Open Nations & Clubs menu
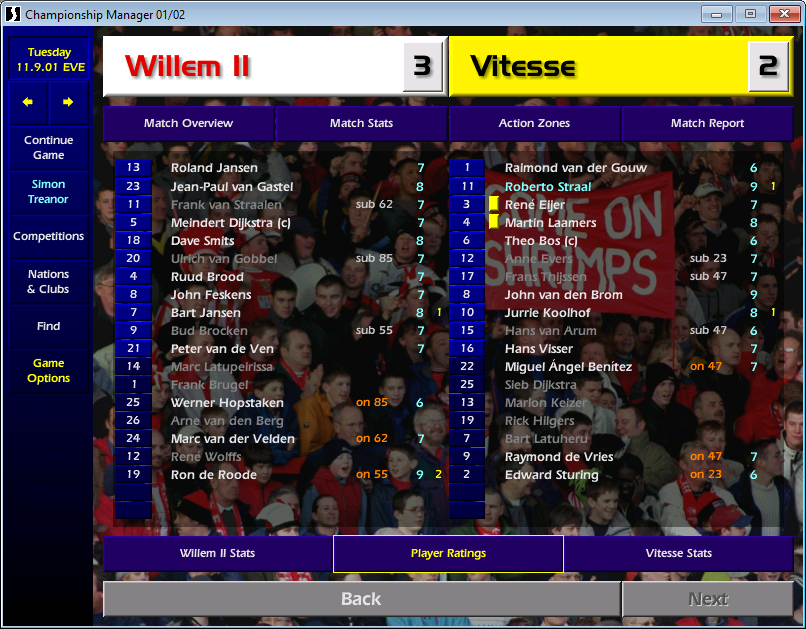This screenshot has height=629, width=806. click(48, 282)
